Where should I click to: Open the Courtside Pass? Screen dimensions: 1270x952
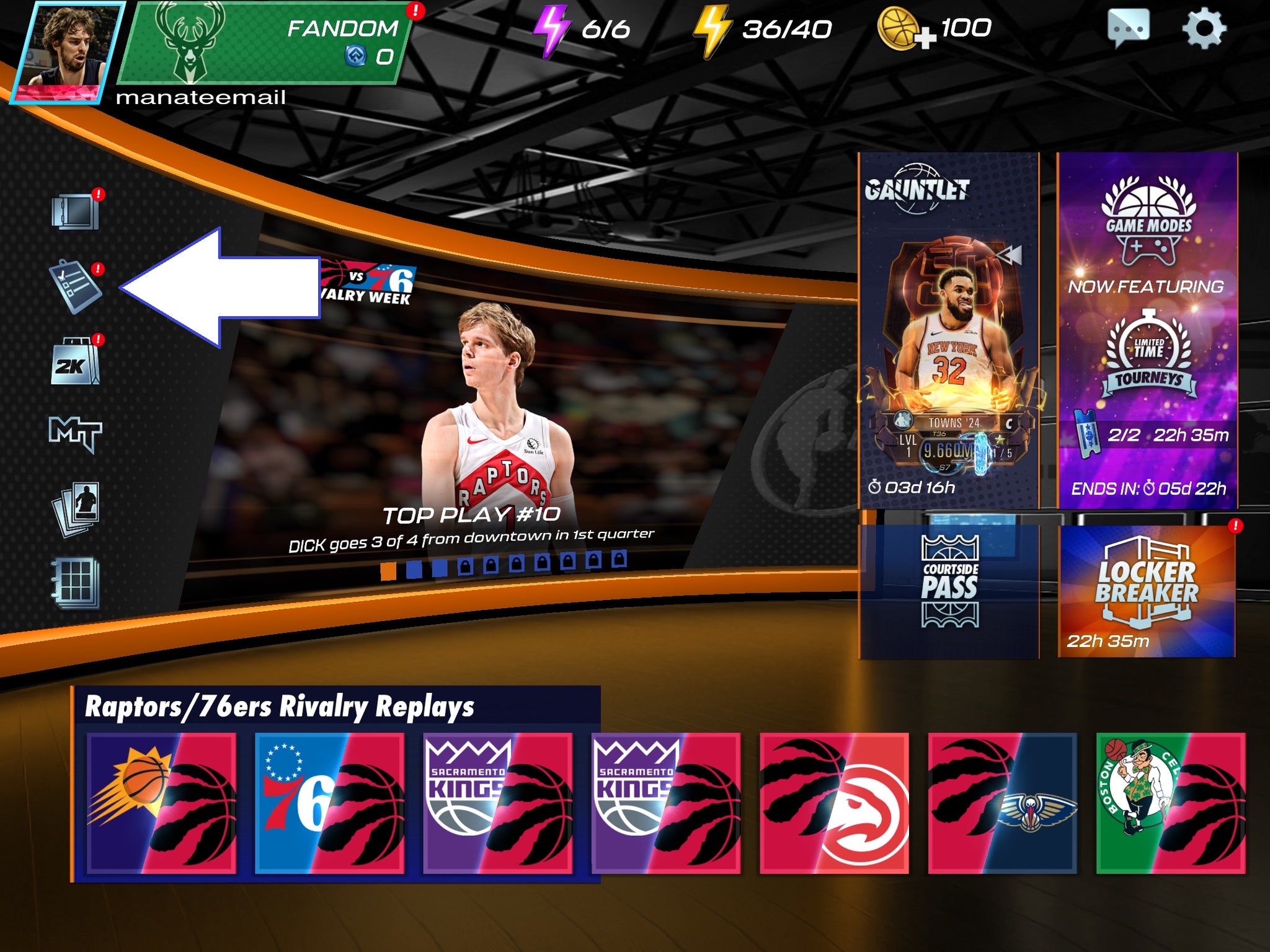tap(949, 589)
